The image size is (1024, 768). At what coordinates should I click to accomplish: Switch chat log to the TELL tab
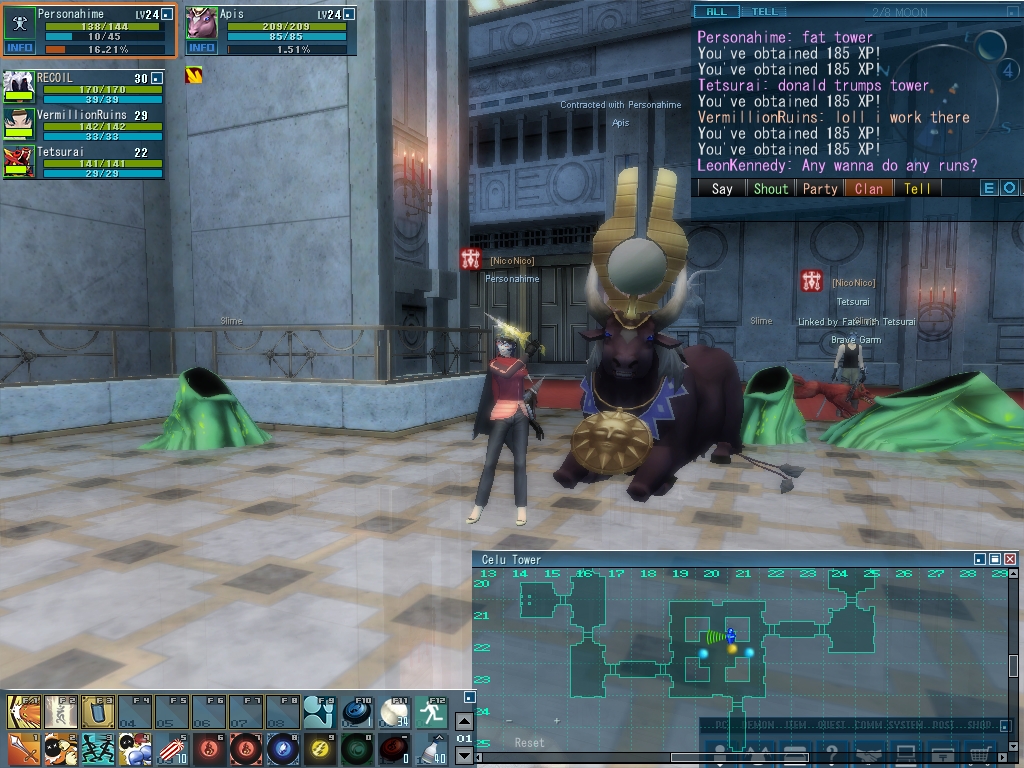click(x=764, y=12)
